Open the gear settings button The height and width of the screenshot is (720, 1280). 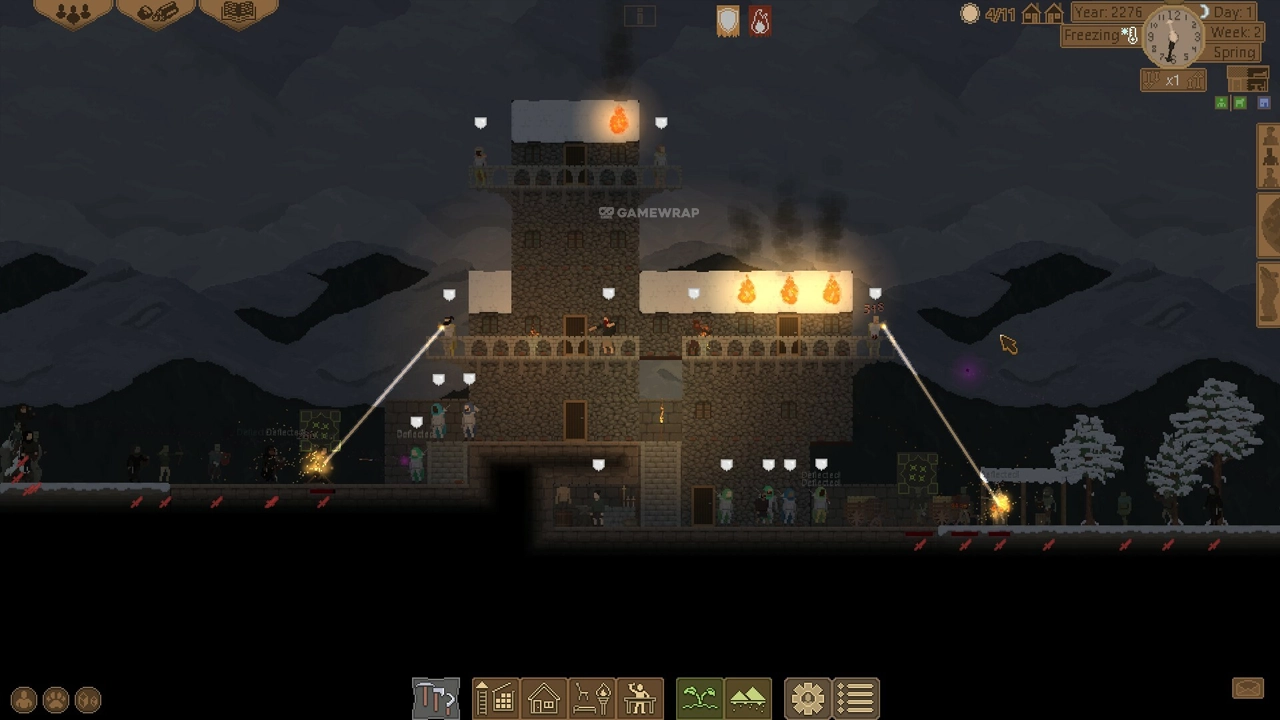pyautogui.click(x=808, y=698)
